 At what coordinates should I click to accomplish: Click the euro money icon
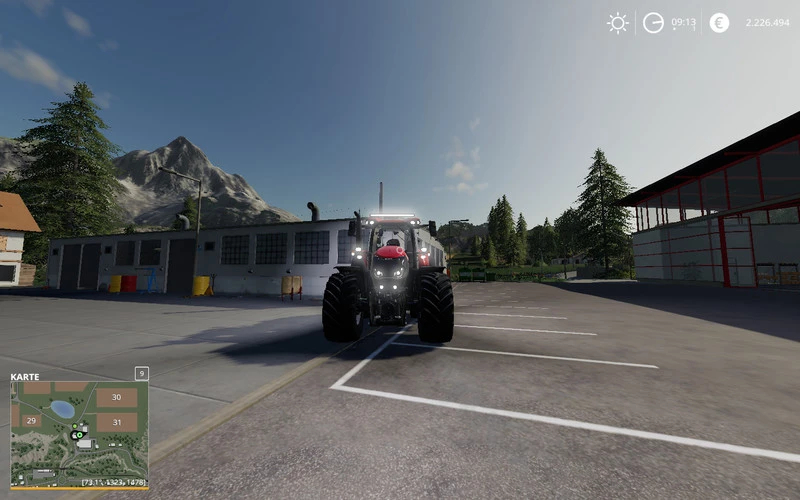coord(719,23)
